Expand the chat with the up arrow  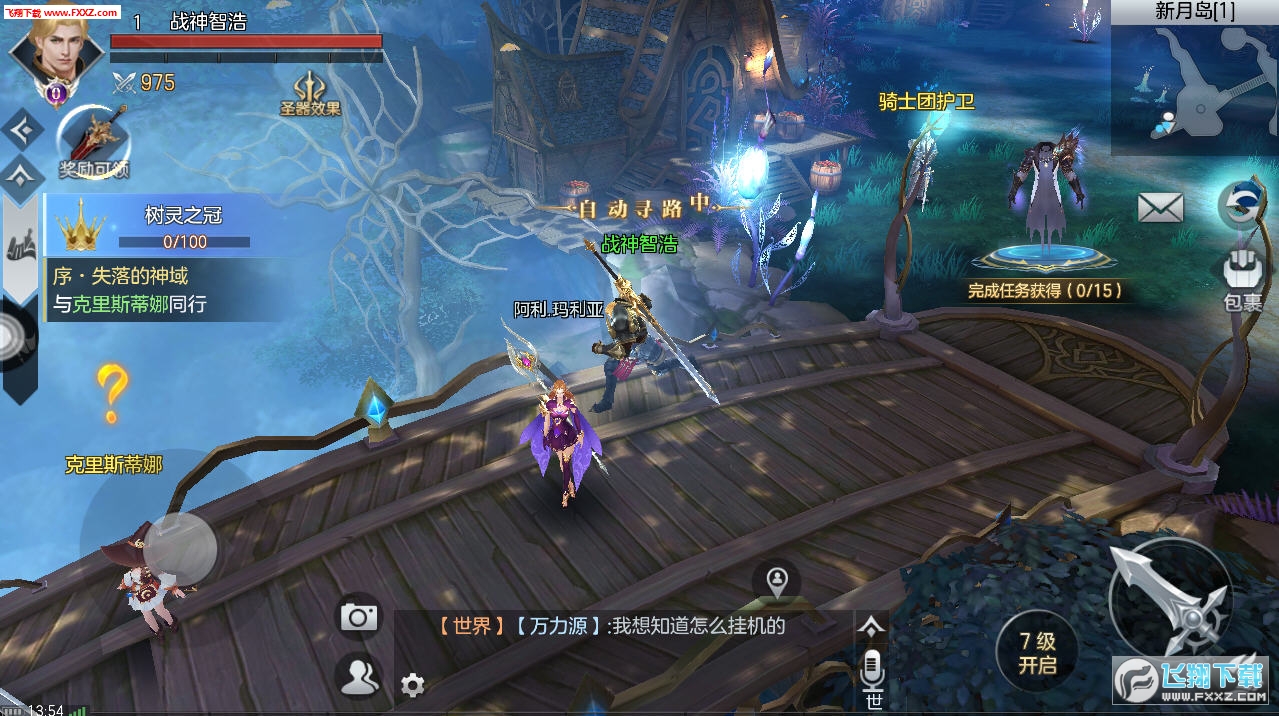(x=872, y=626)
